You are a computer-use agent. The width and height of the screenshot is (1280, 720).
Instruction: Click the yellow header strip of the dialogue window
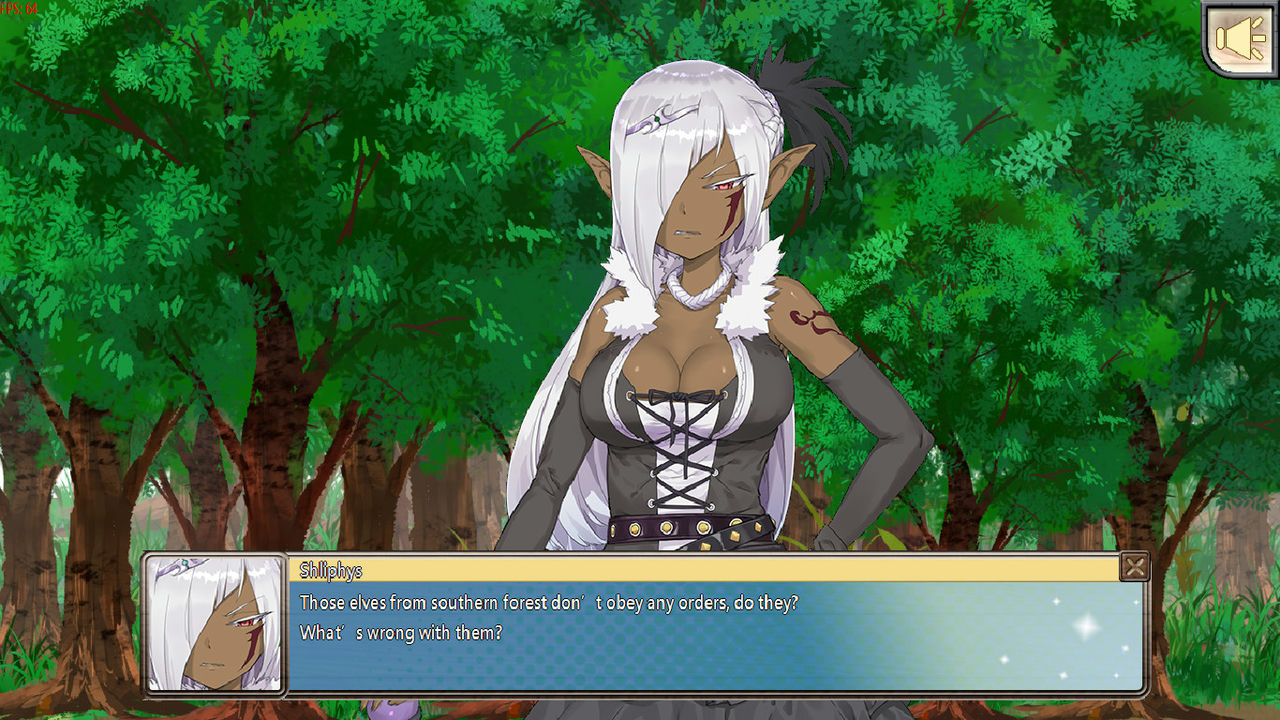[x=700, y=567]
